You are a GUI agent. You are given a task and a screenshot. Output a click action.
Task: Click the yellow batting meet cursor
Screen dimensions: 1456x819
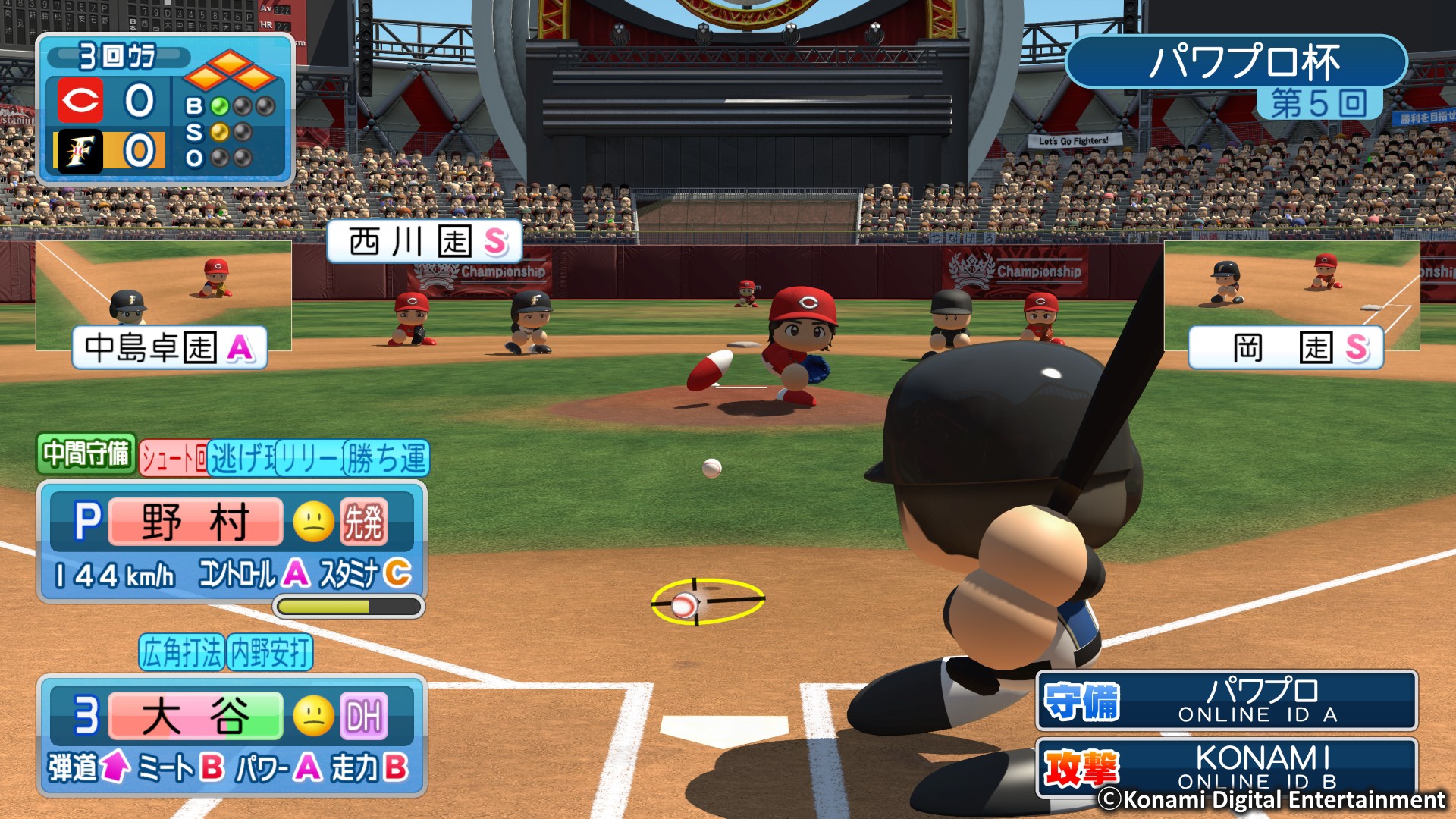tap(708, 601)
